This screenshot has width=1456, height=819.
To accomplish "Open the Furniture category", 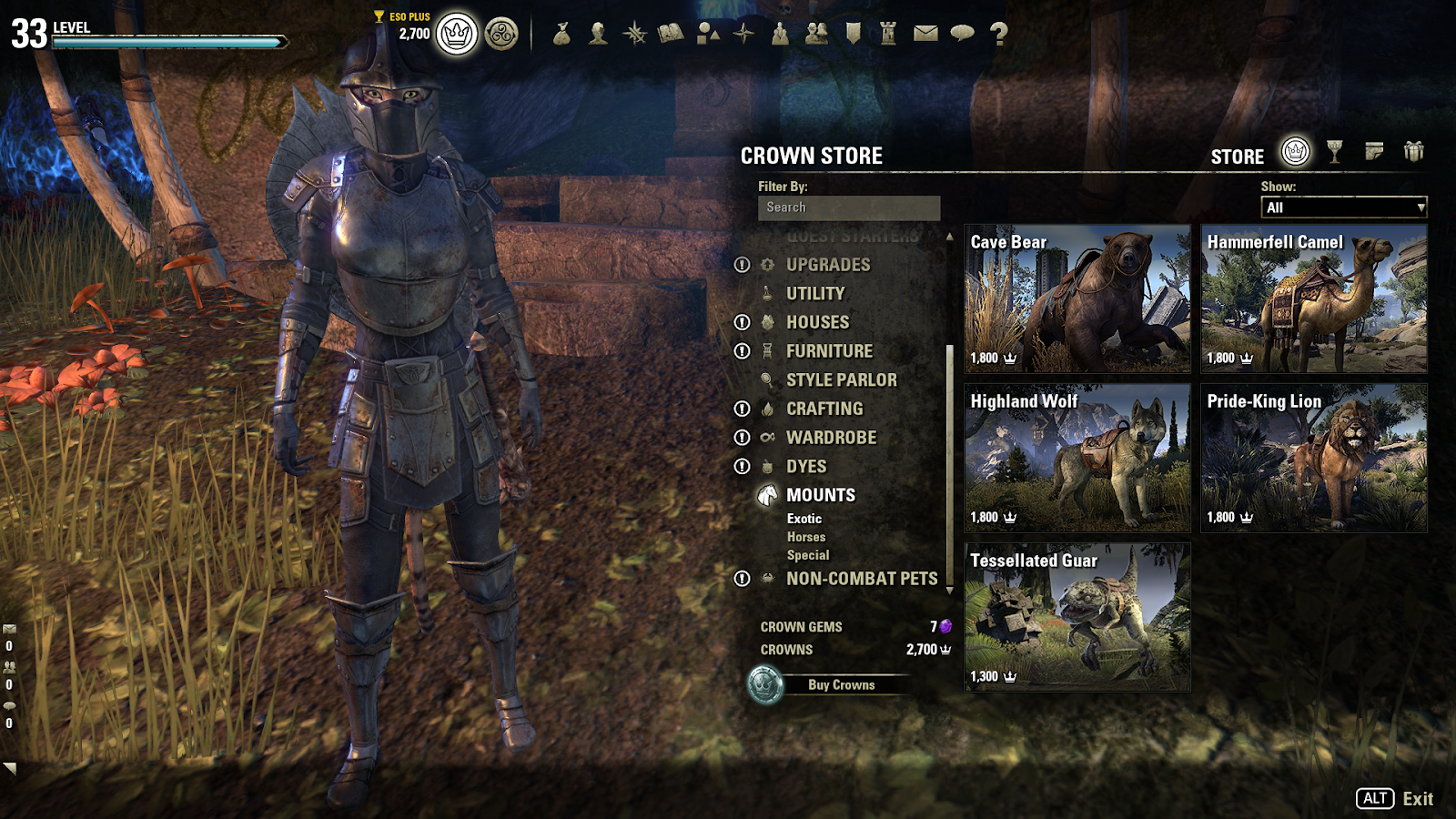I will tap(829, 351).
